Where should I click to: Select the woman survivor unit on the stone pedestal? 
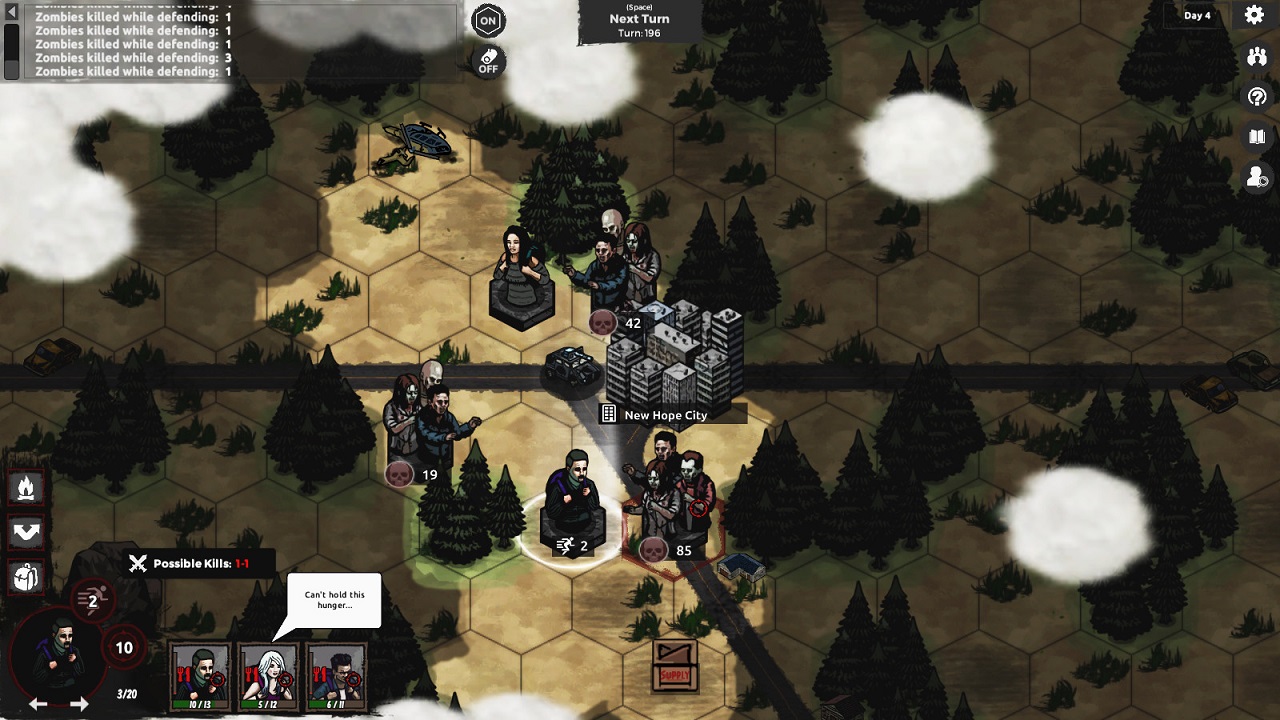(521, 275)
